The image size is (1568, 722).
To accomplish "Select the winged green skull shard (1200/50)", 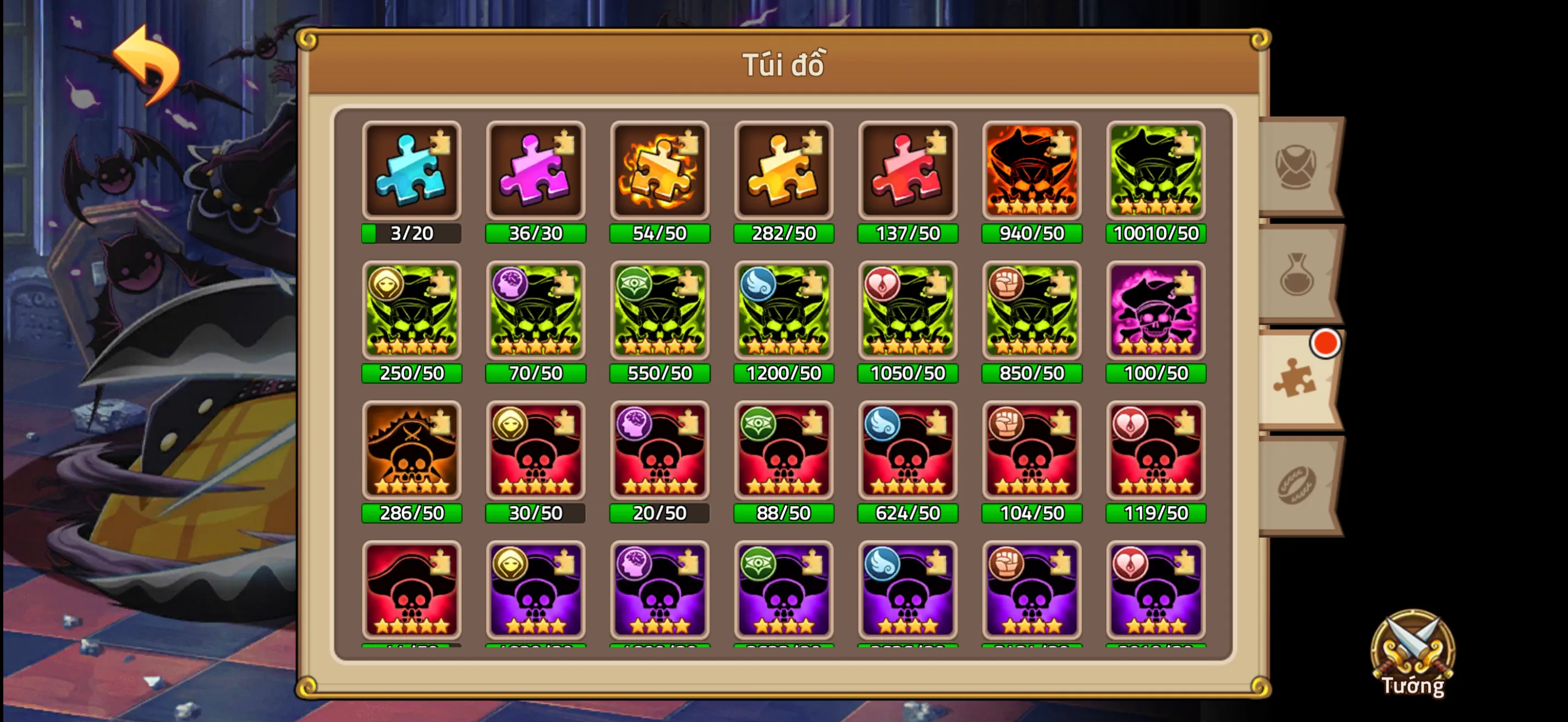I will click(x=783, y=312).
